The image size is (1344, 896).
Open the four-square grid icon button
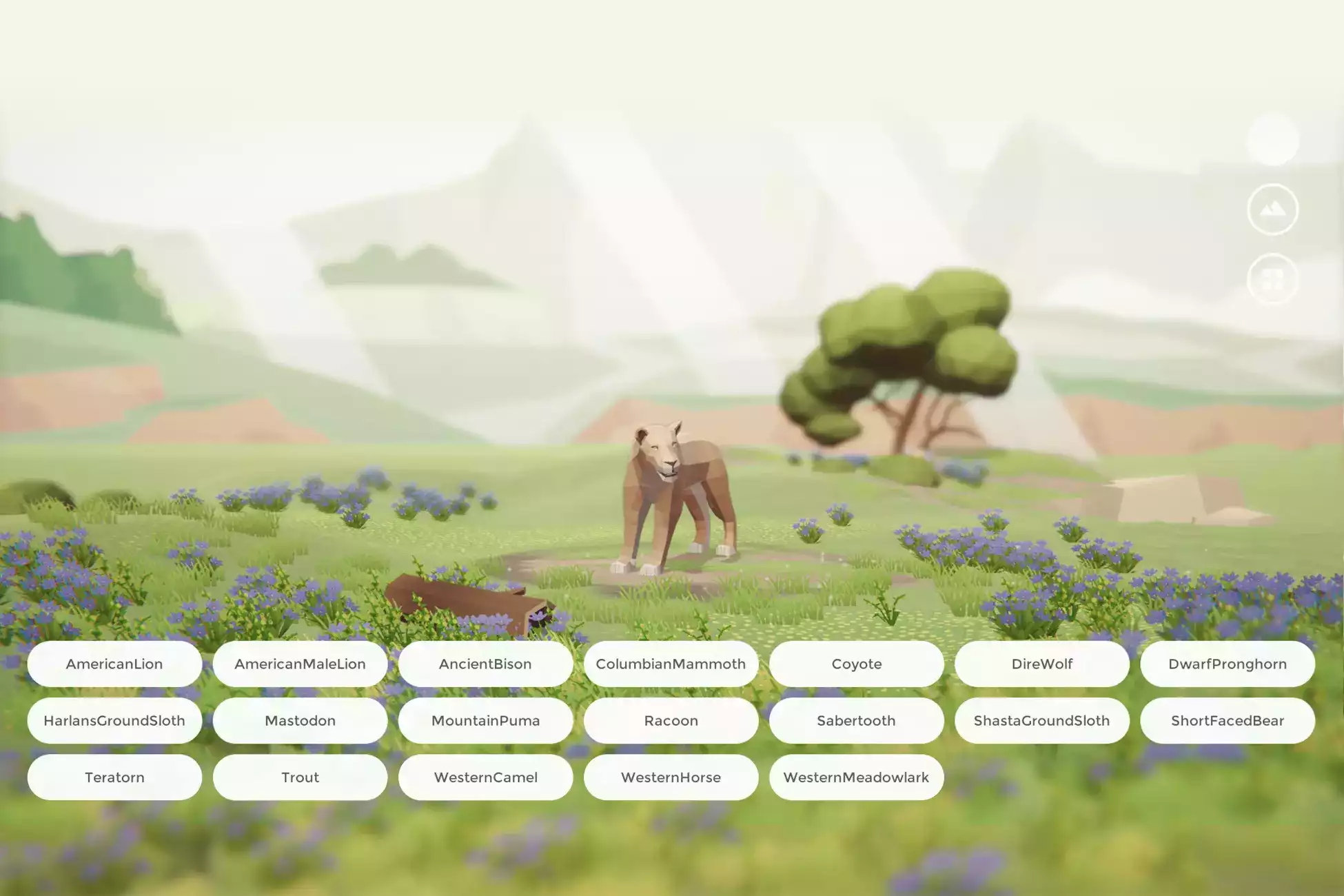click(x=1272, y=279)
